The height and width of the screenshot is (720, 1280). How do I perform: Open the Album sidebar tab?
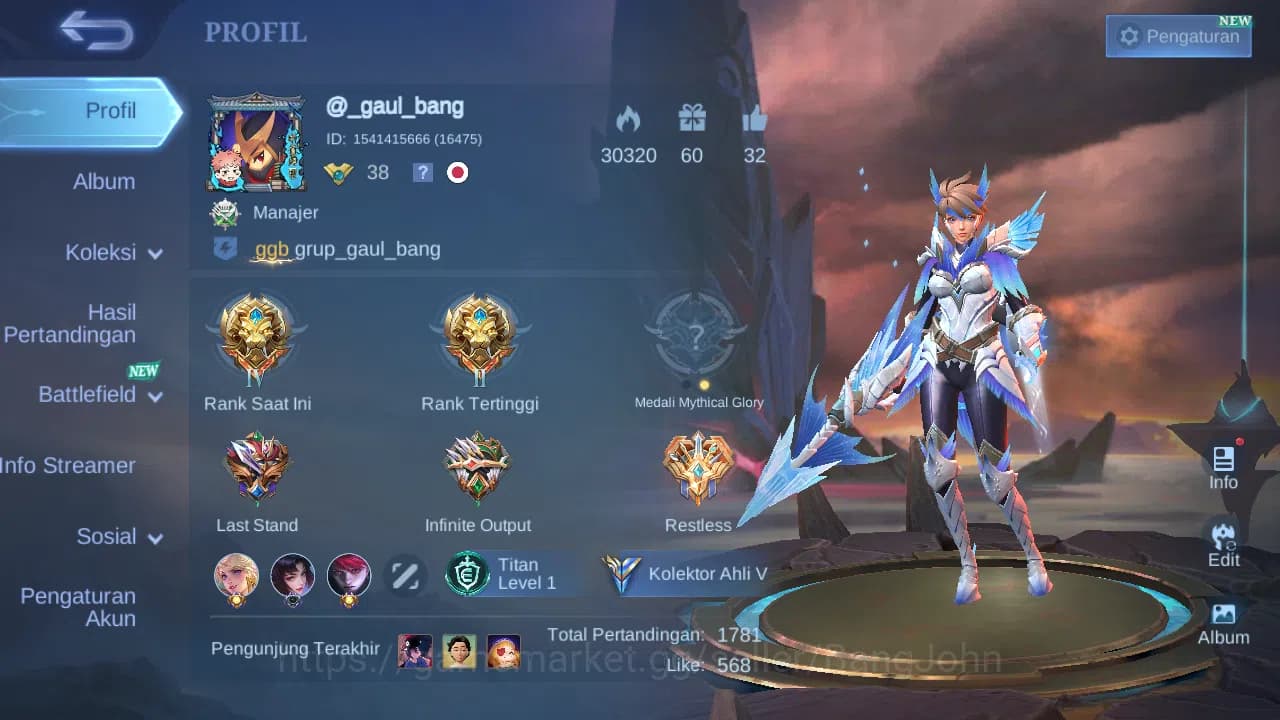tap(104, 181)
